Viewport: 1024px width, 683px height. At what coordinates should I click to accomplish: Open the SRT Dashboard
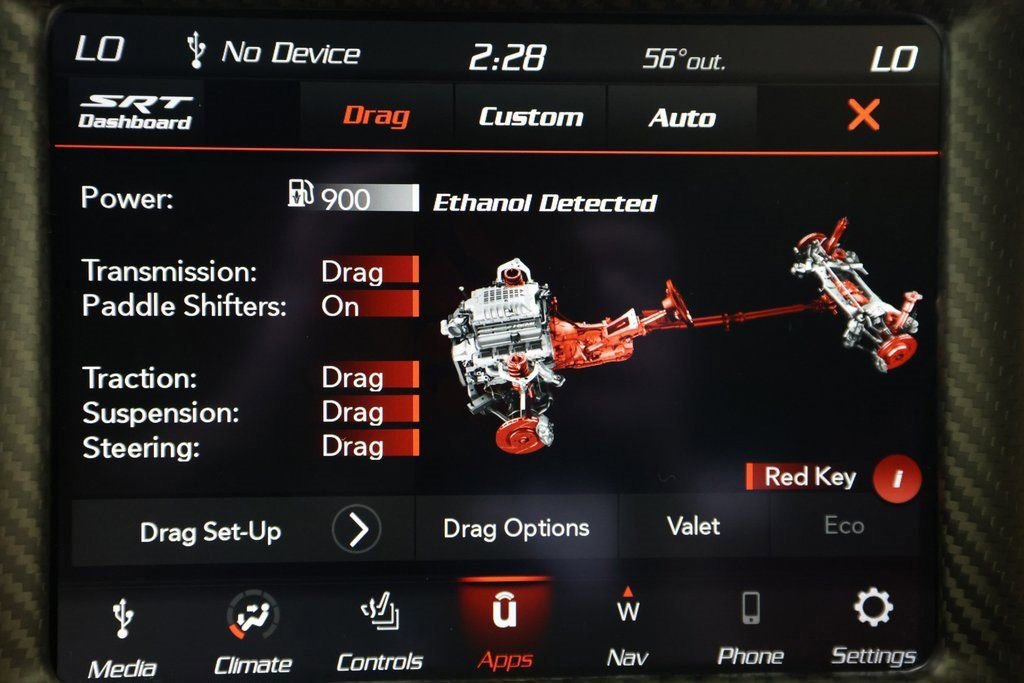click(x=135, y=113)
